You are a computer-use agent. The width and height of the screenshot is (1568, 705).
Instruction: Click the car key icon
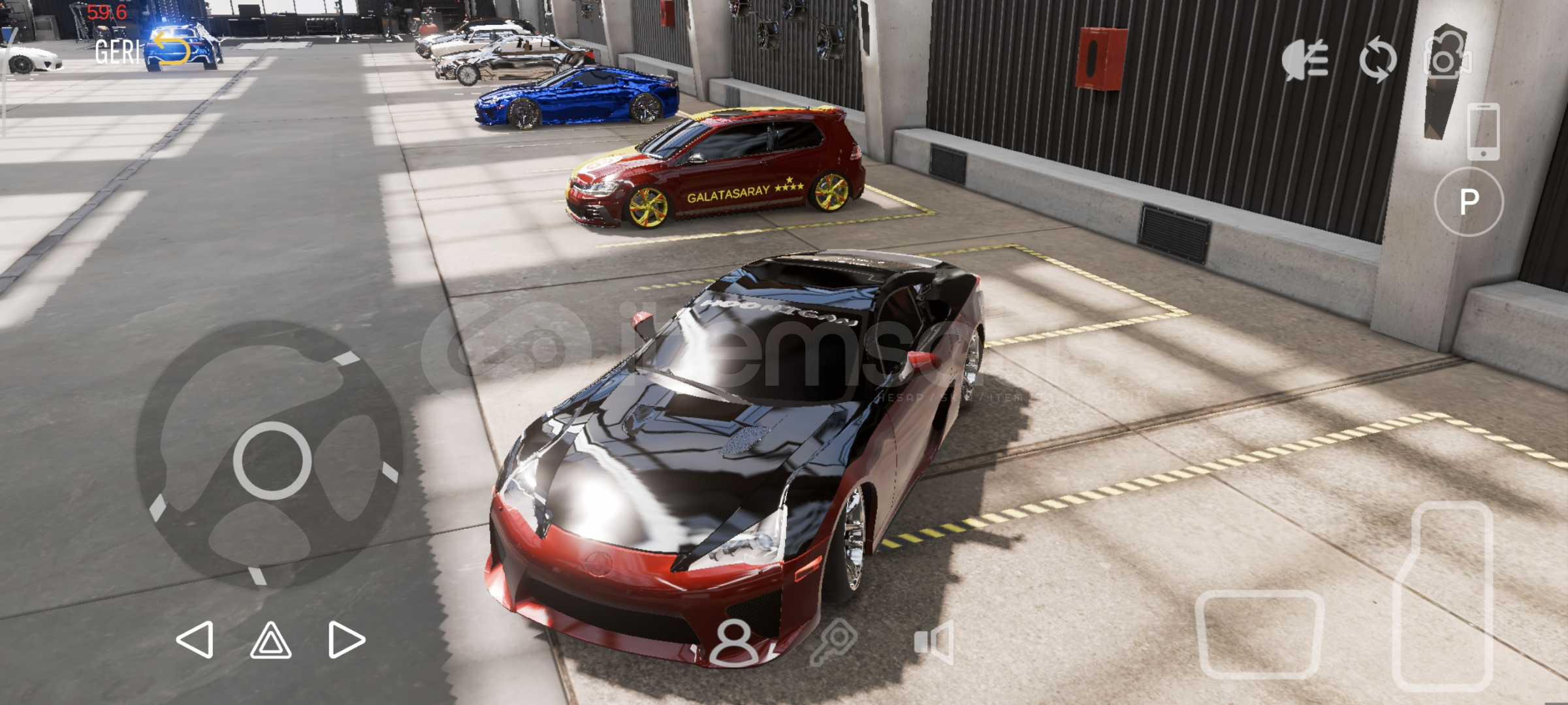point(833,641)
